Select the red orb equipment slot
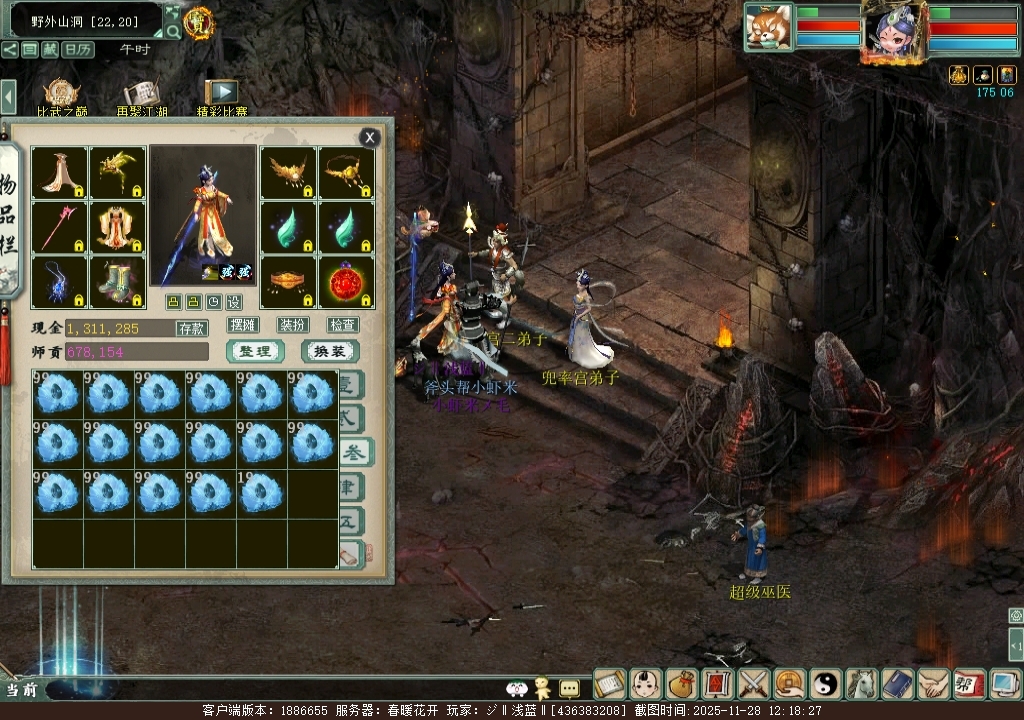1024x720 pixels. coord(346,283)
